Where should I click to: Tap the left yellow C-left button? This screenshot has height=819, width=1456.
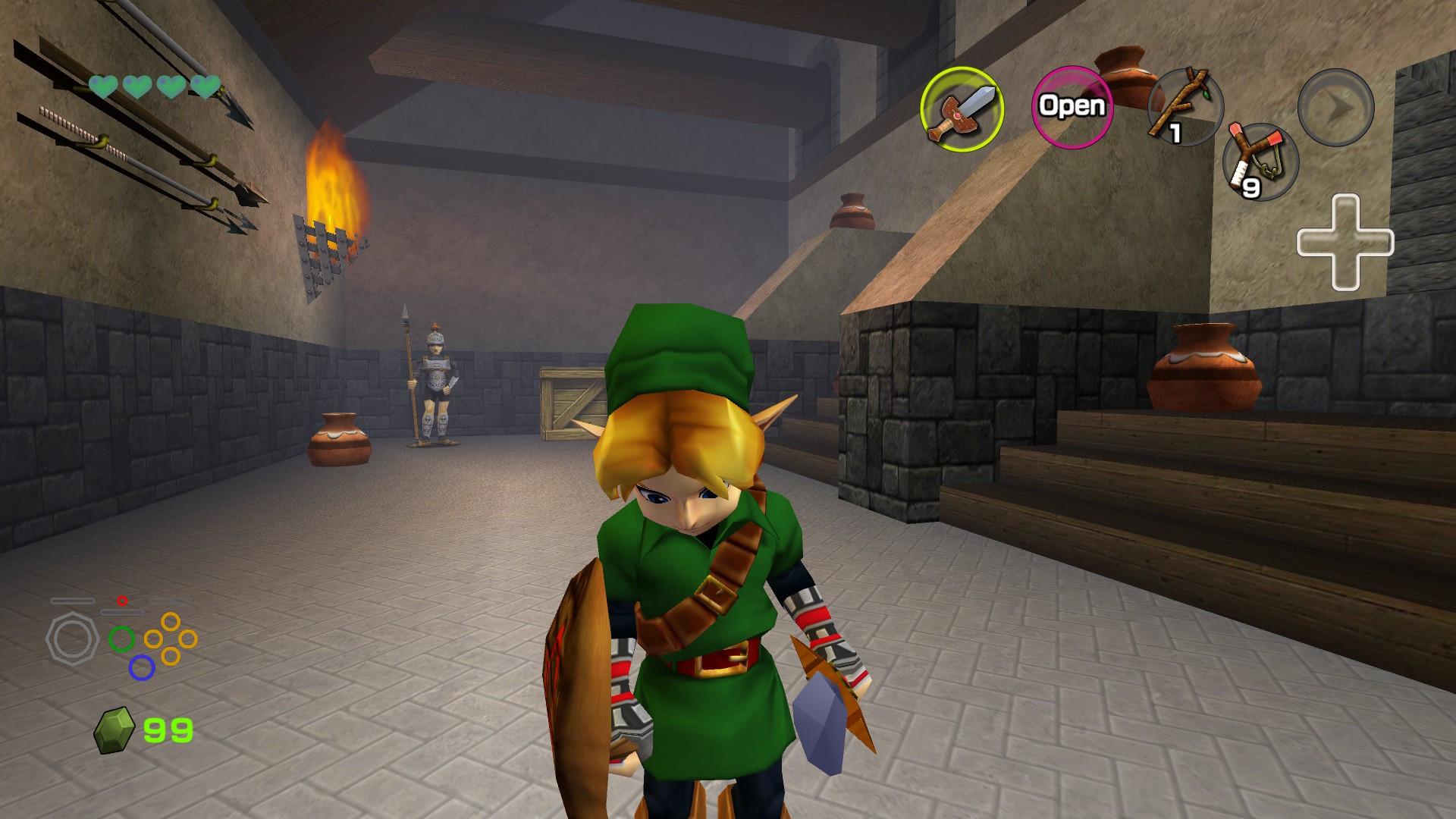[x=153, y=639]
